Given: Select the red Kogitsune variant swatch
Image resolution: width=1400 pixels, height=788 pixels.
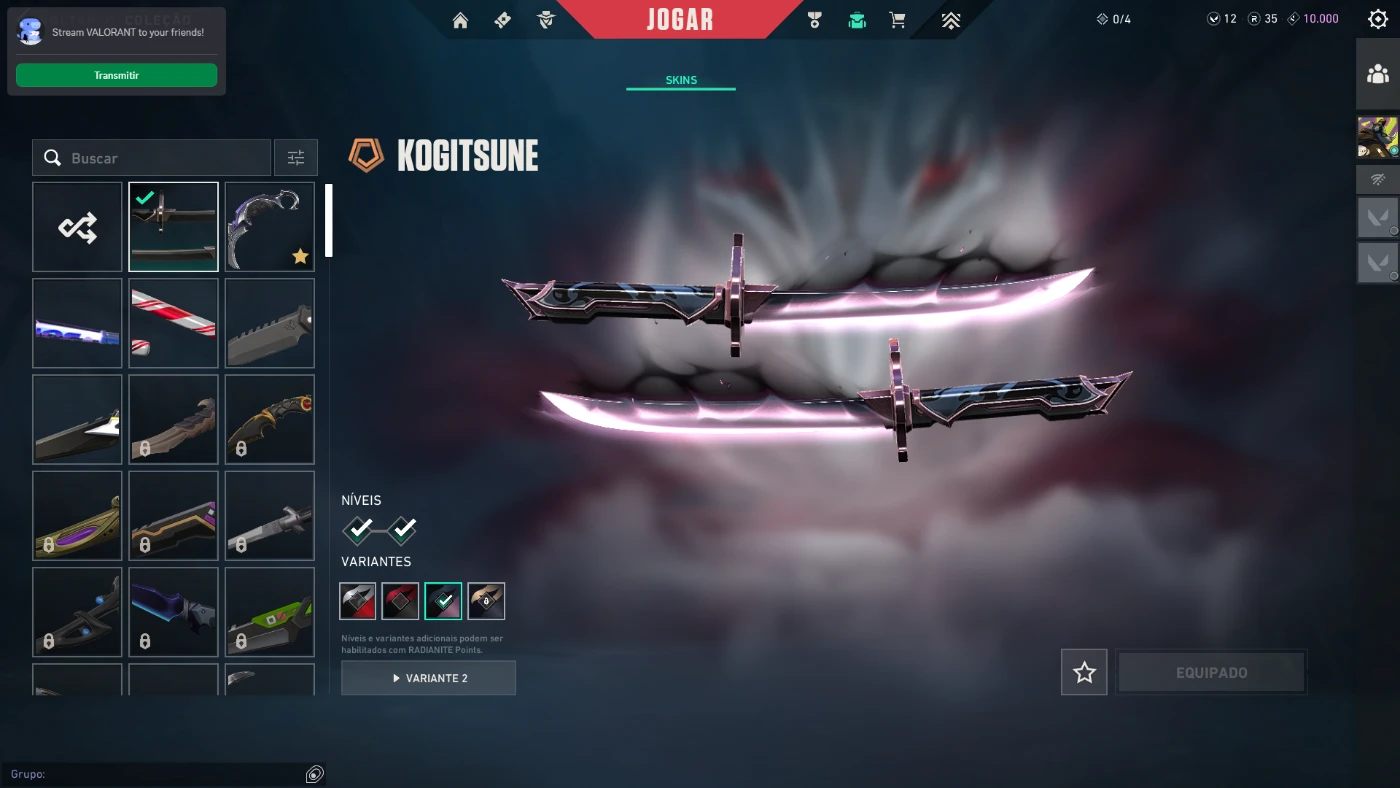Looking at the screenshot, I should pos(400,601).
